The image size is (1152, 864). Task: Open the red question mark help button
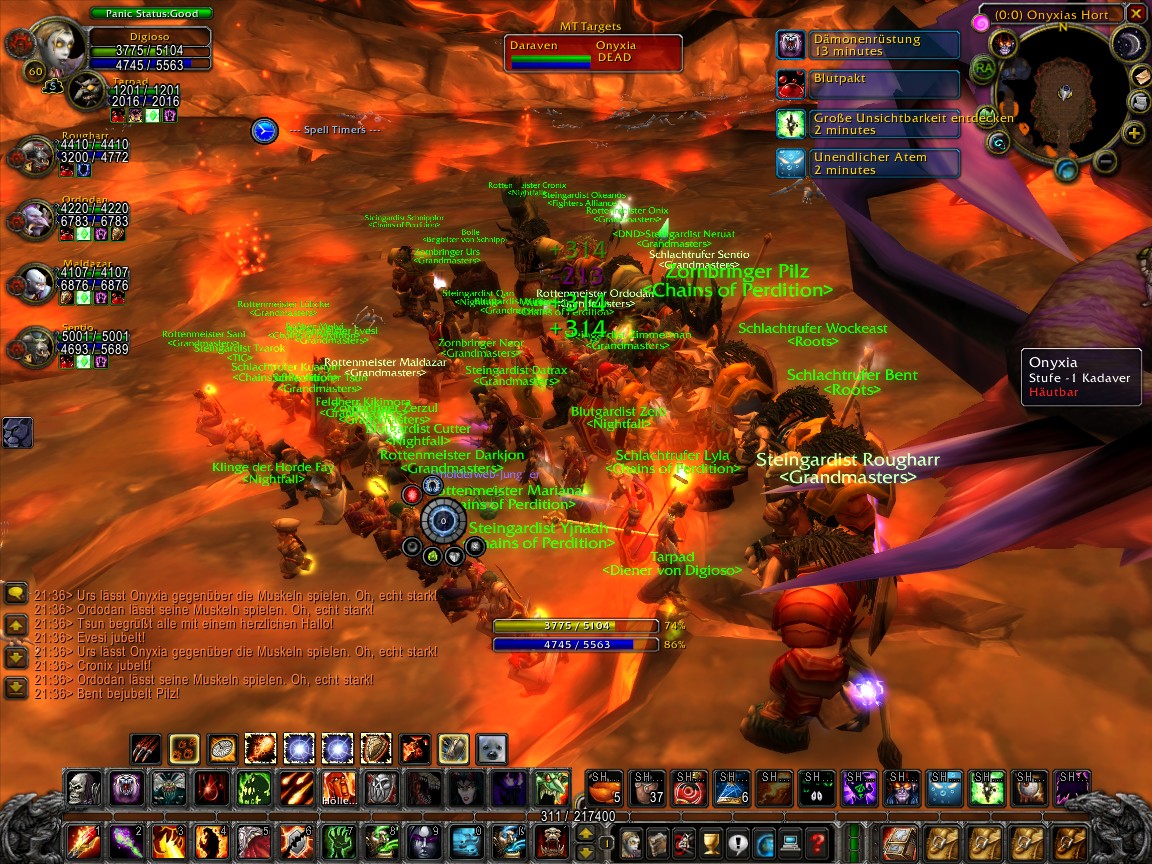(x=817, y=842)
